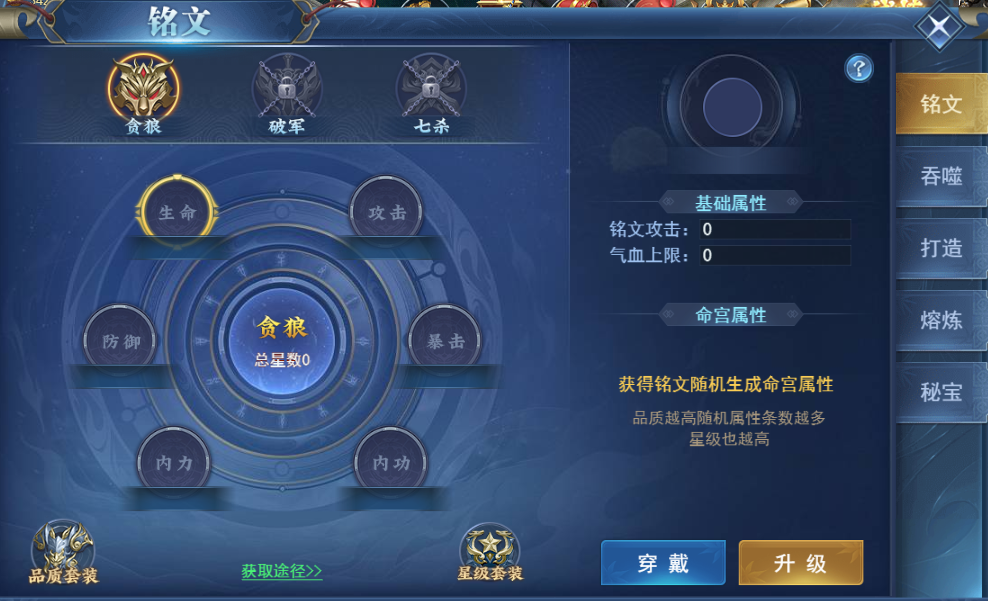Close the 铭文 panel
Image resolution: width=988 pixels, height=601 pixels.
click(939, 28)
